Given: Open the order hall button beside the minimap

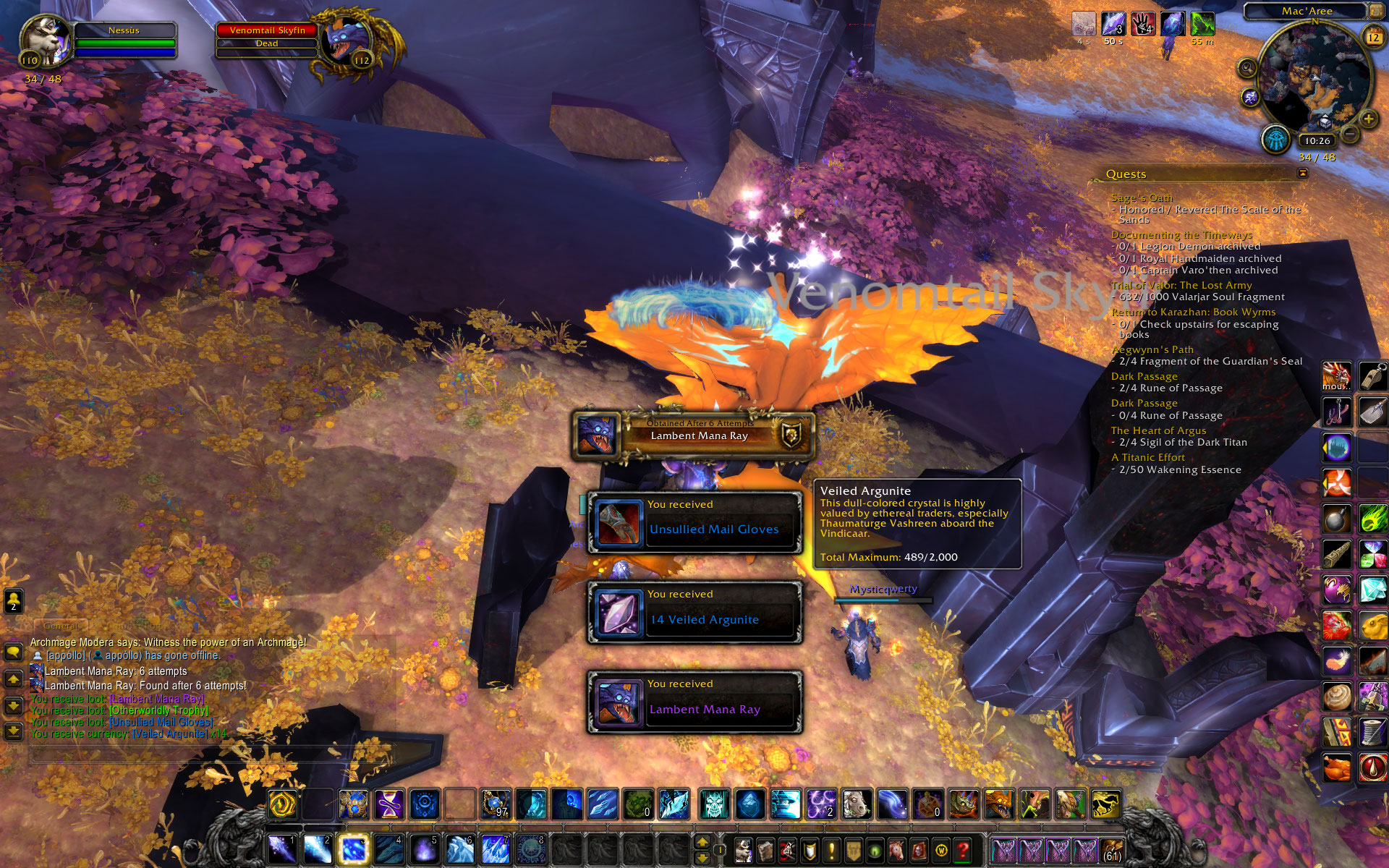Looking at the screenshot, I should (1275, 140).
